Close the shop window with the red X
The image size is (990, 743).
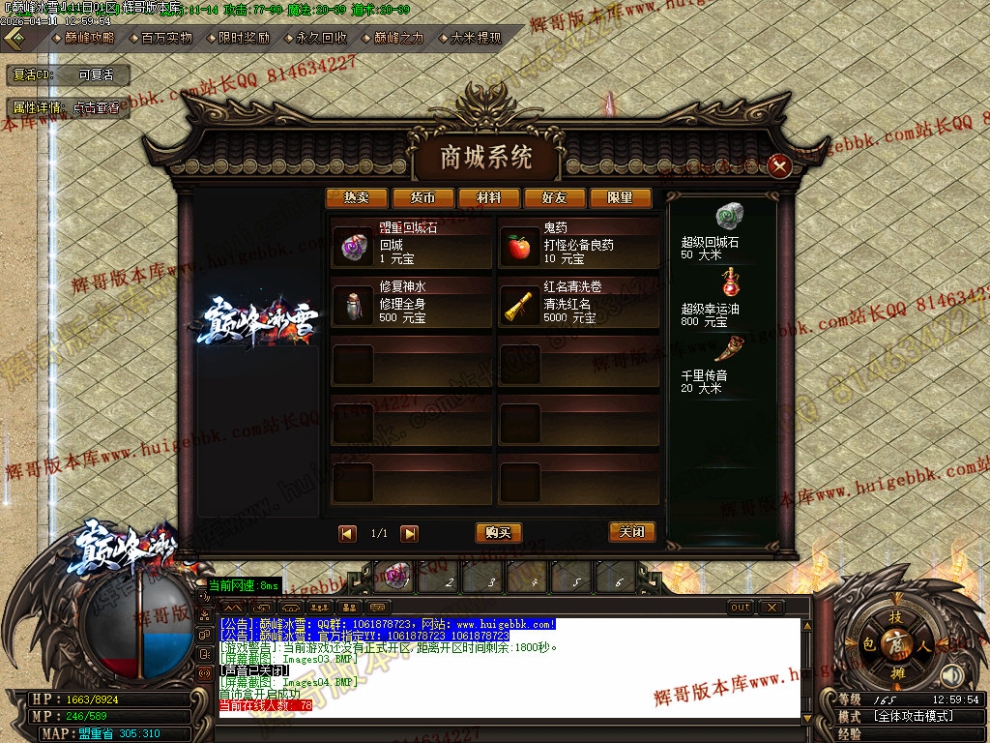pos(779,166)
